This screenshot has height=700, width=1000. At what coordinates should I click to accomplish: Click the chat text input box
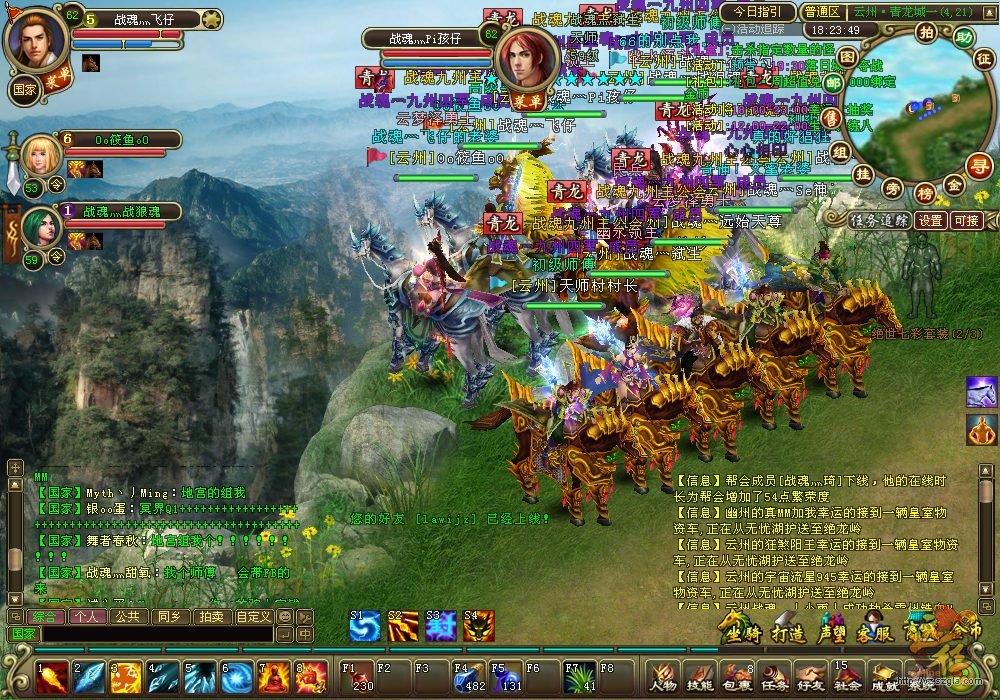pos(155,634)
